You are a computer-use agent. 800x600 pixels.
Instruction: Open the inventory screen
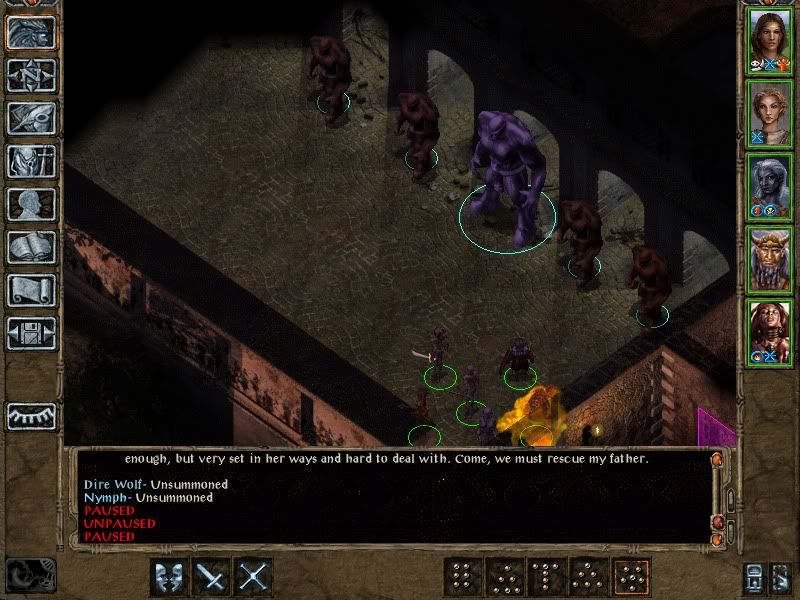(x=31, y=161)
